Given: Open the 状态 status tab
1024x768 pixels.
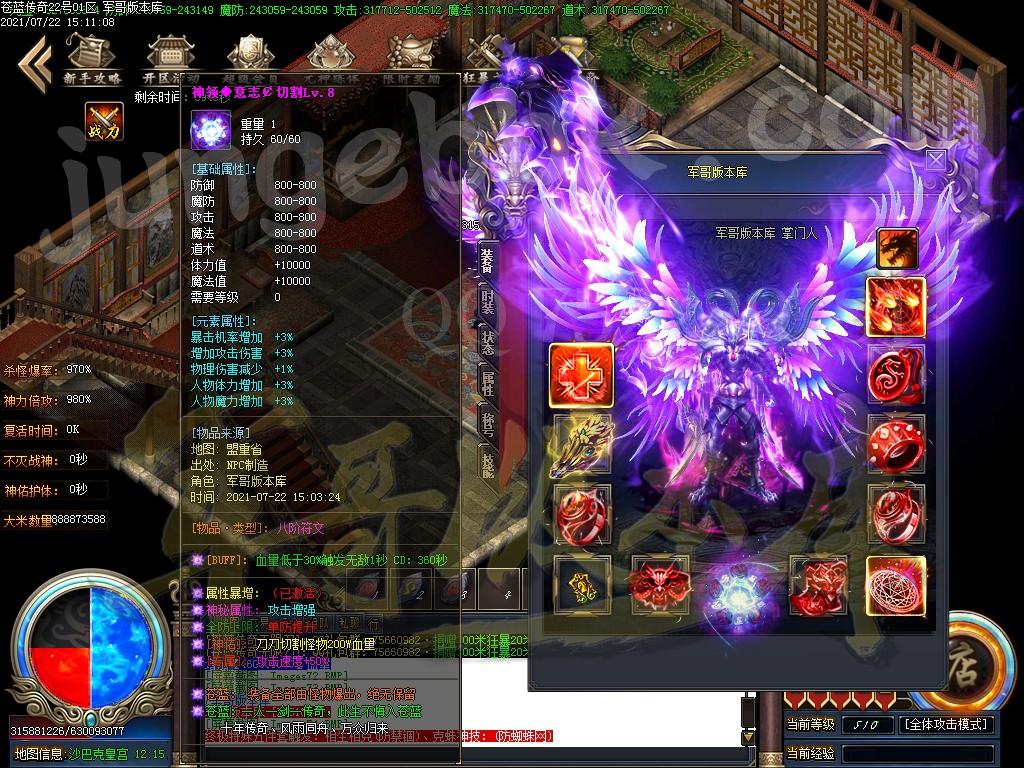Looking at the screenshot, I should coord(487,343).
